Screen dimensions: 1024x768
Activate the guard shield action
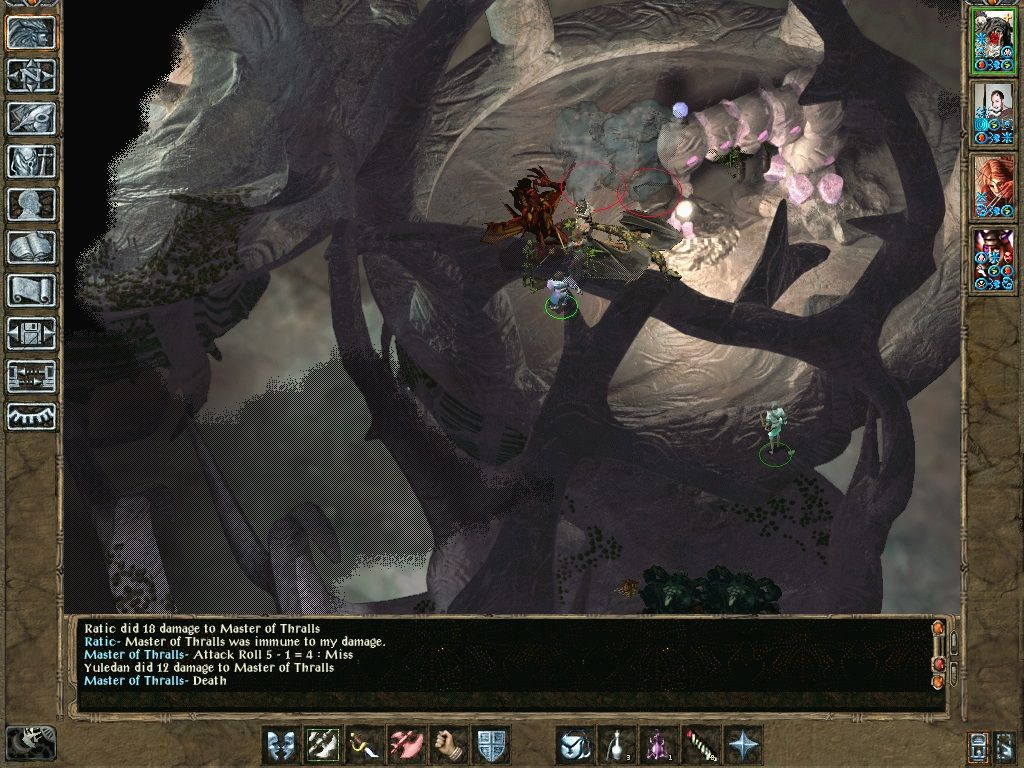point(491,746)
